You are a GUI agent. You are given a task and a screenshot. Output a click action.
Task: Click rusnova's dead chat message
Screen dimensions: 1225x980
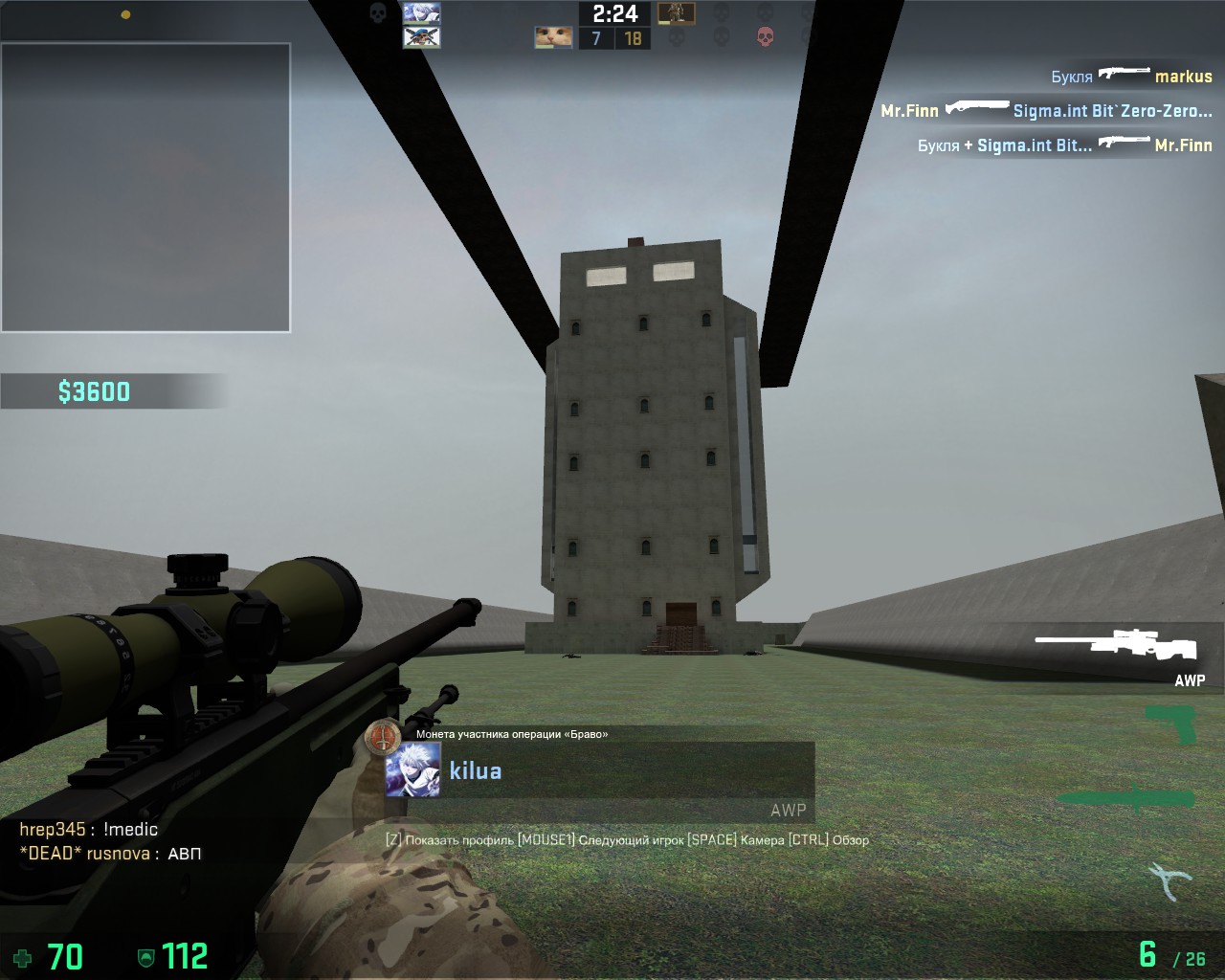click(x=110, y=854)
